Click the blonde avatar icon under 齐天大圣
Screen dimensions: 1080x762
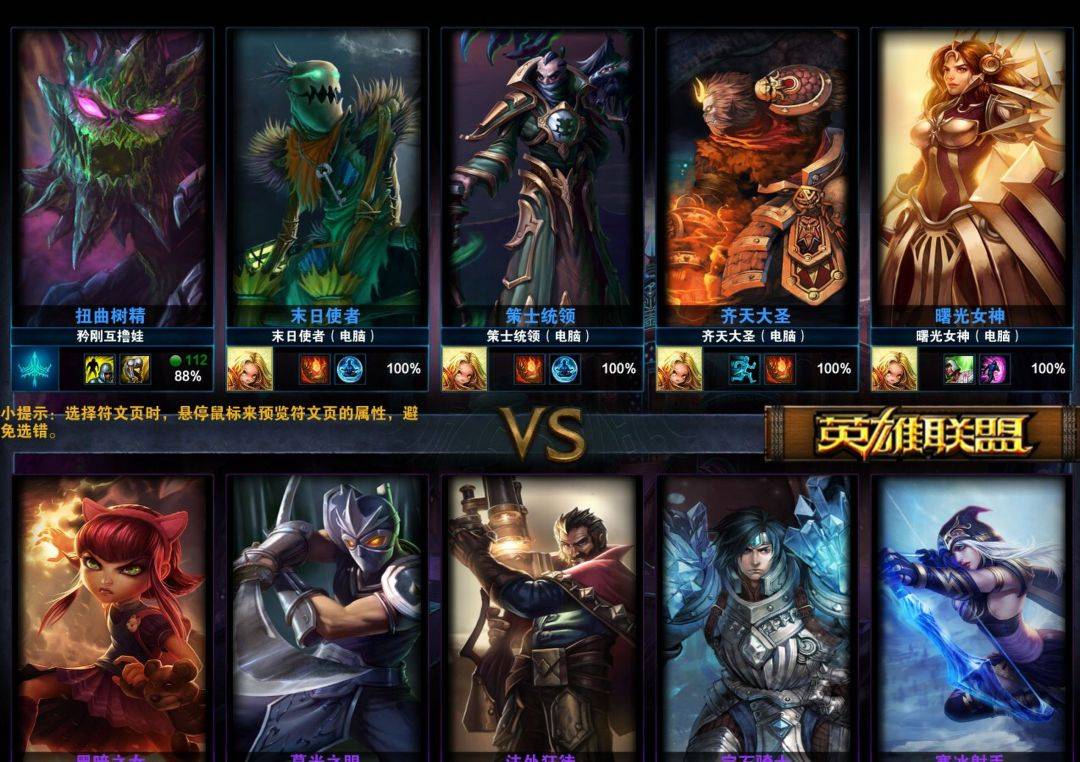click(678, 369)
